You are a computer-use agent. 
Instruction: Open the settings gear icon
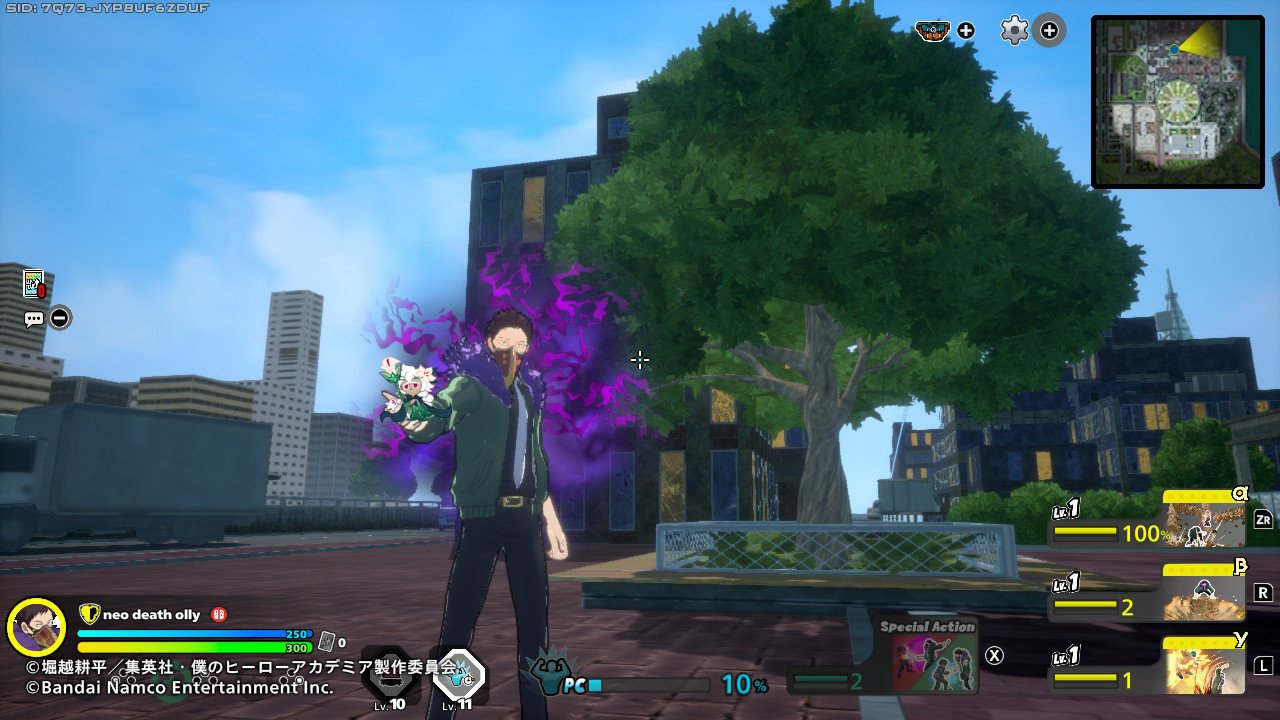1014,31
